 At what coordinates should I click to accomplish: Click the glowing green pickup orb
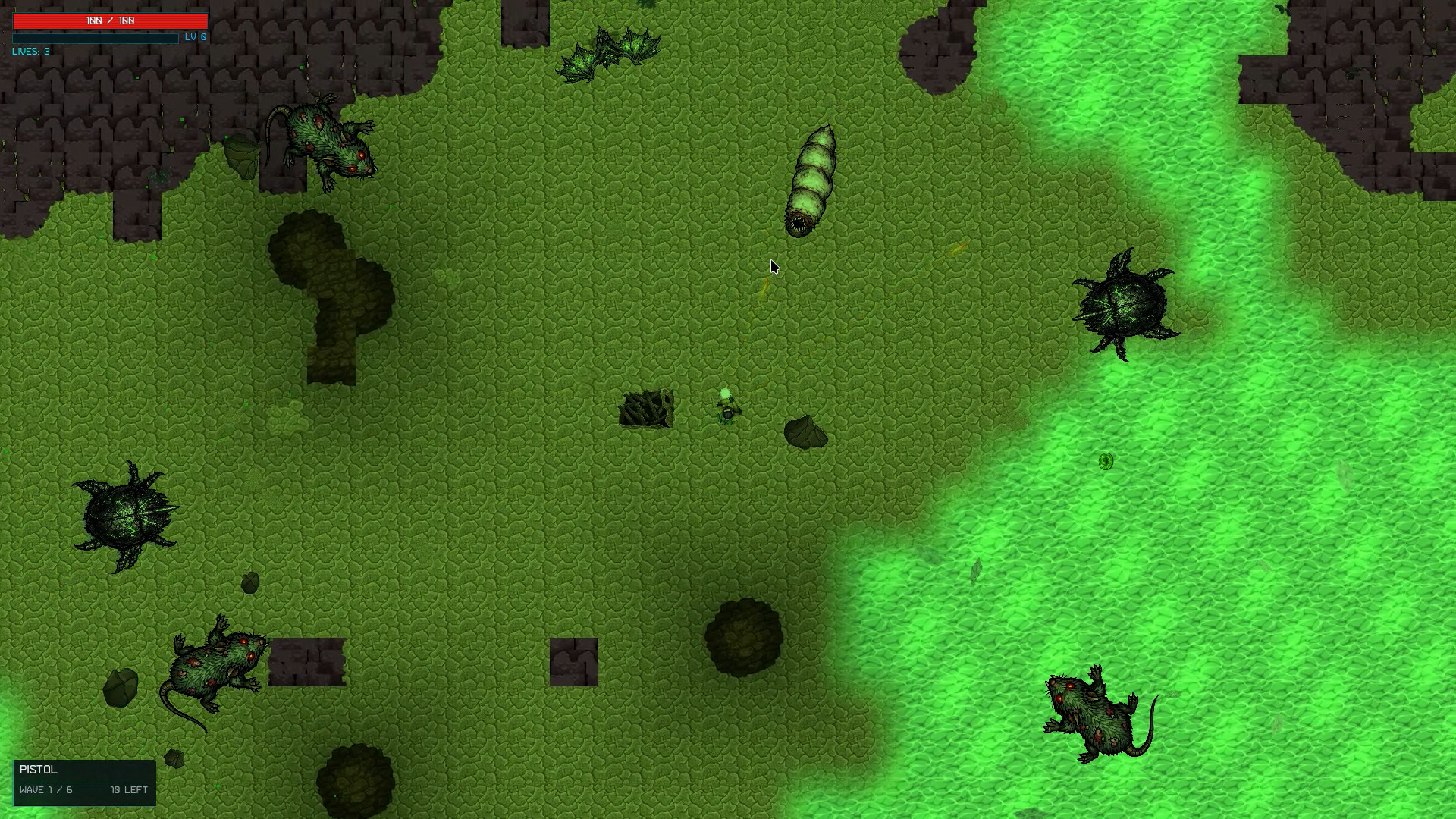point(1106,462)
